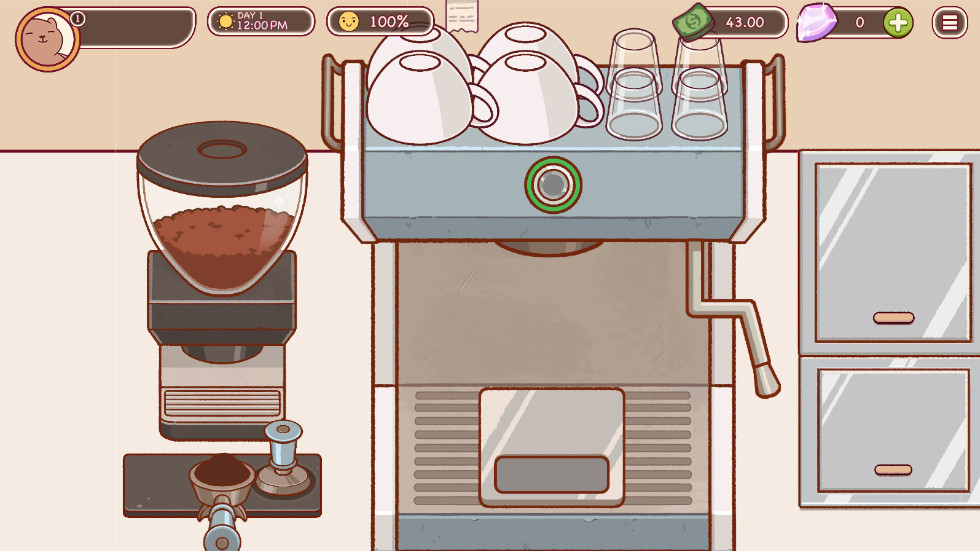View the order receipt ticket
980x551 pixels.
click(461, 15)
